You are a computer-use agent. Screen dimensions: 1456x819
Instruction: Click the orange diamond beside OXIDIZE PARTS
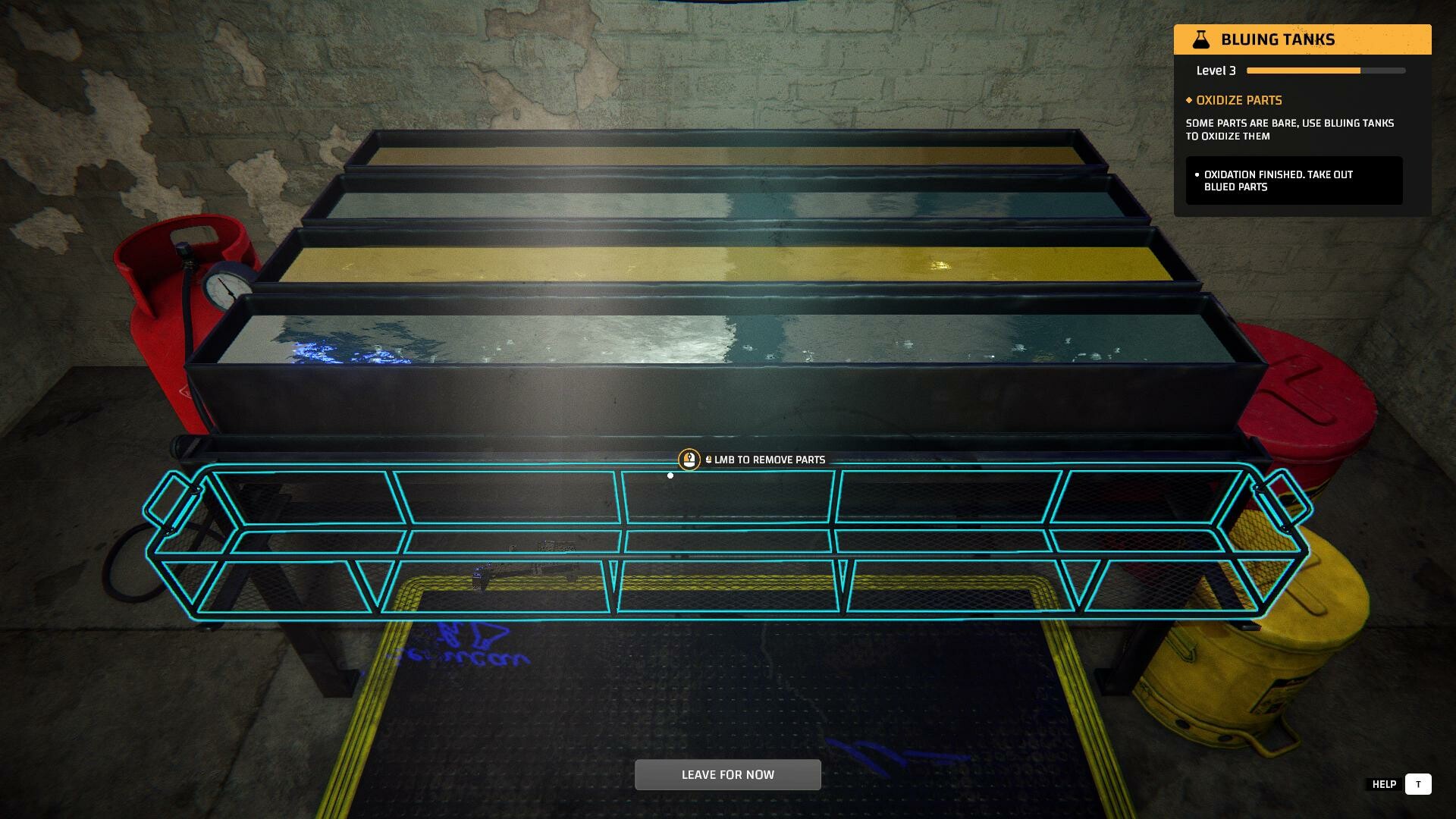(x=1188, y=100)
